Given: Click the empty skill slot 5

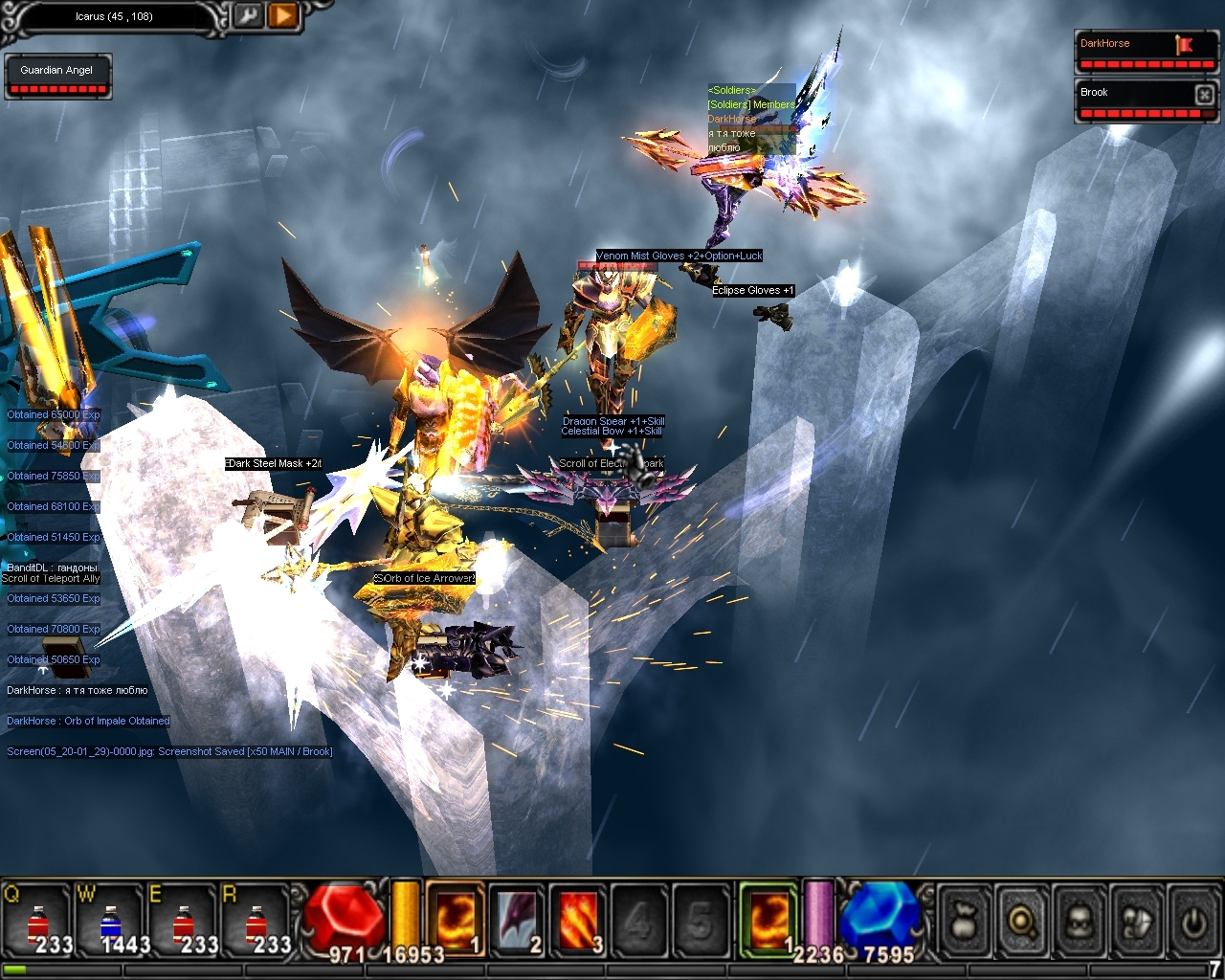Looking at the screenshot, I should click(x=701, y=920).
